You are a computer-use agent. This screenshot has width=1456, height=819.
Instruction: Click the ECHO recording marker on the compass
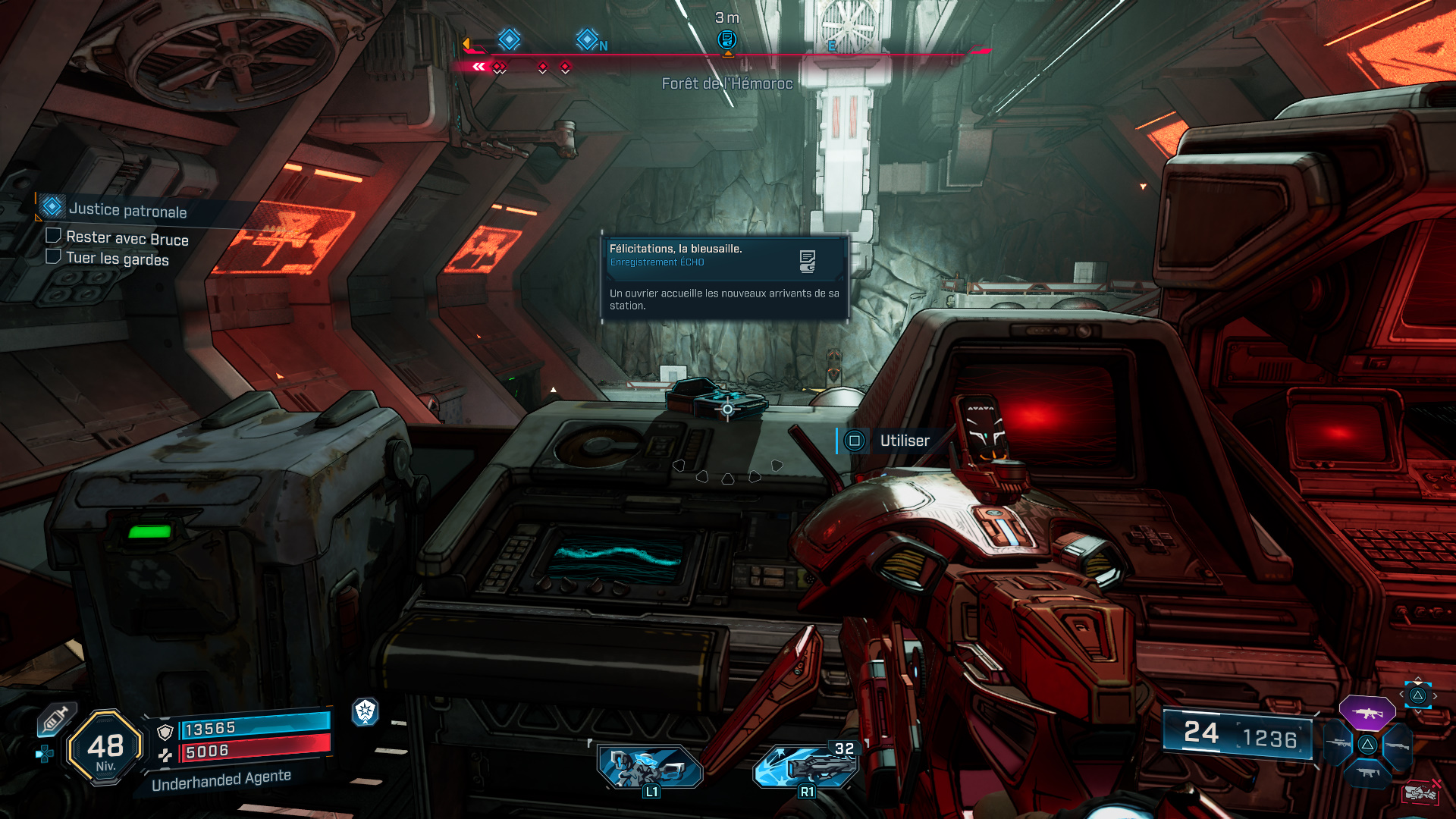click(x=727, y=39)
